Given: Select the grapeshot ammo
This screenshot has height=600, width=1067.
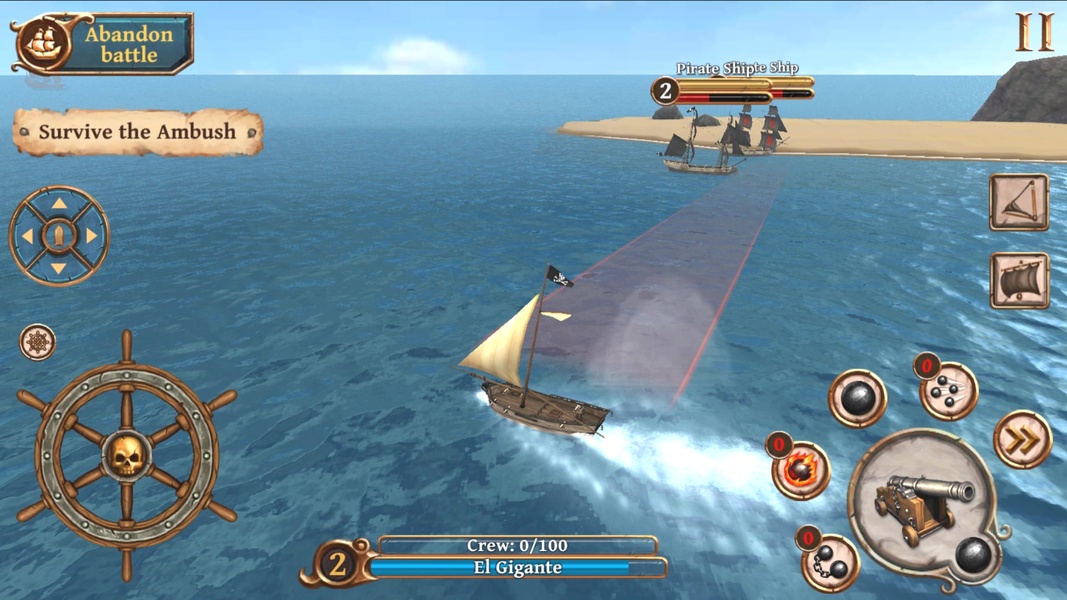Looking at the screenshot, I should pyautogui.click(x=947, y=391).
